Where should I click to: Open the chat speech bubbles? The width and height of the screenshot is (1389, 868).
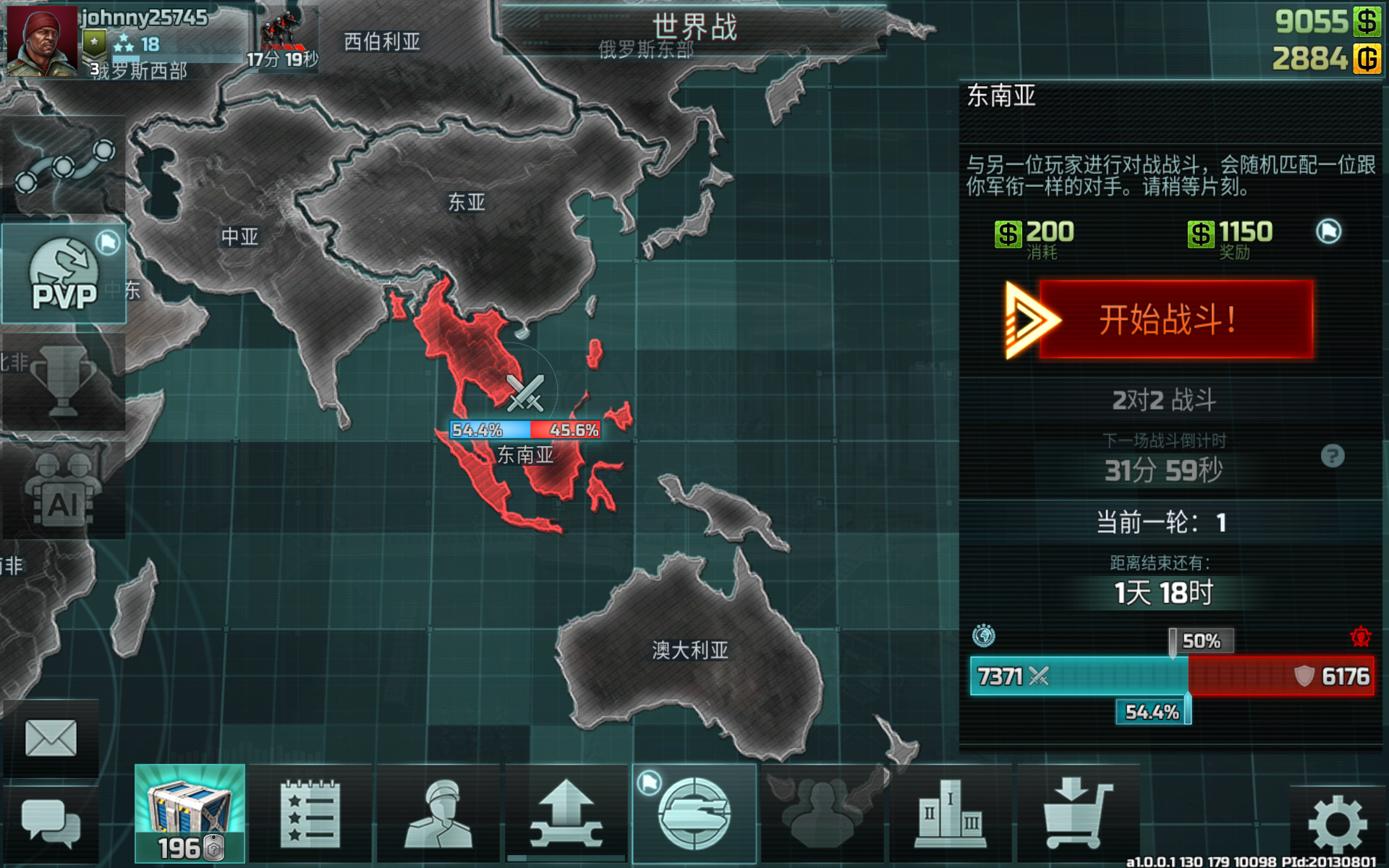(x=51, y=823)
